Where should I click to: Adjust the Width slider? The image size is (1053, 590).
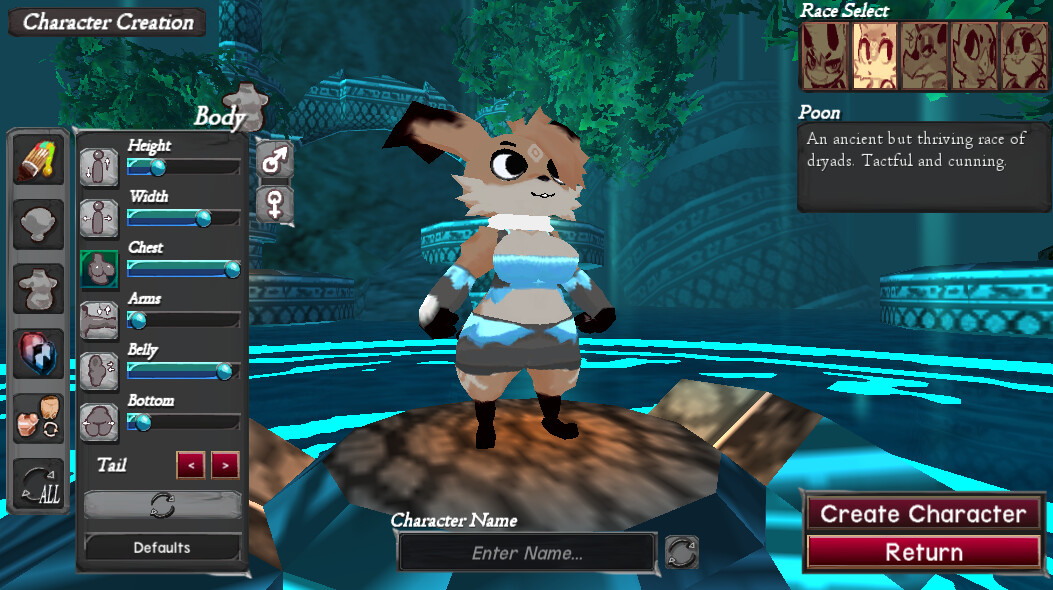(x=203, y=218)
